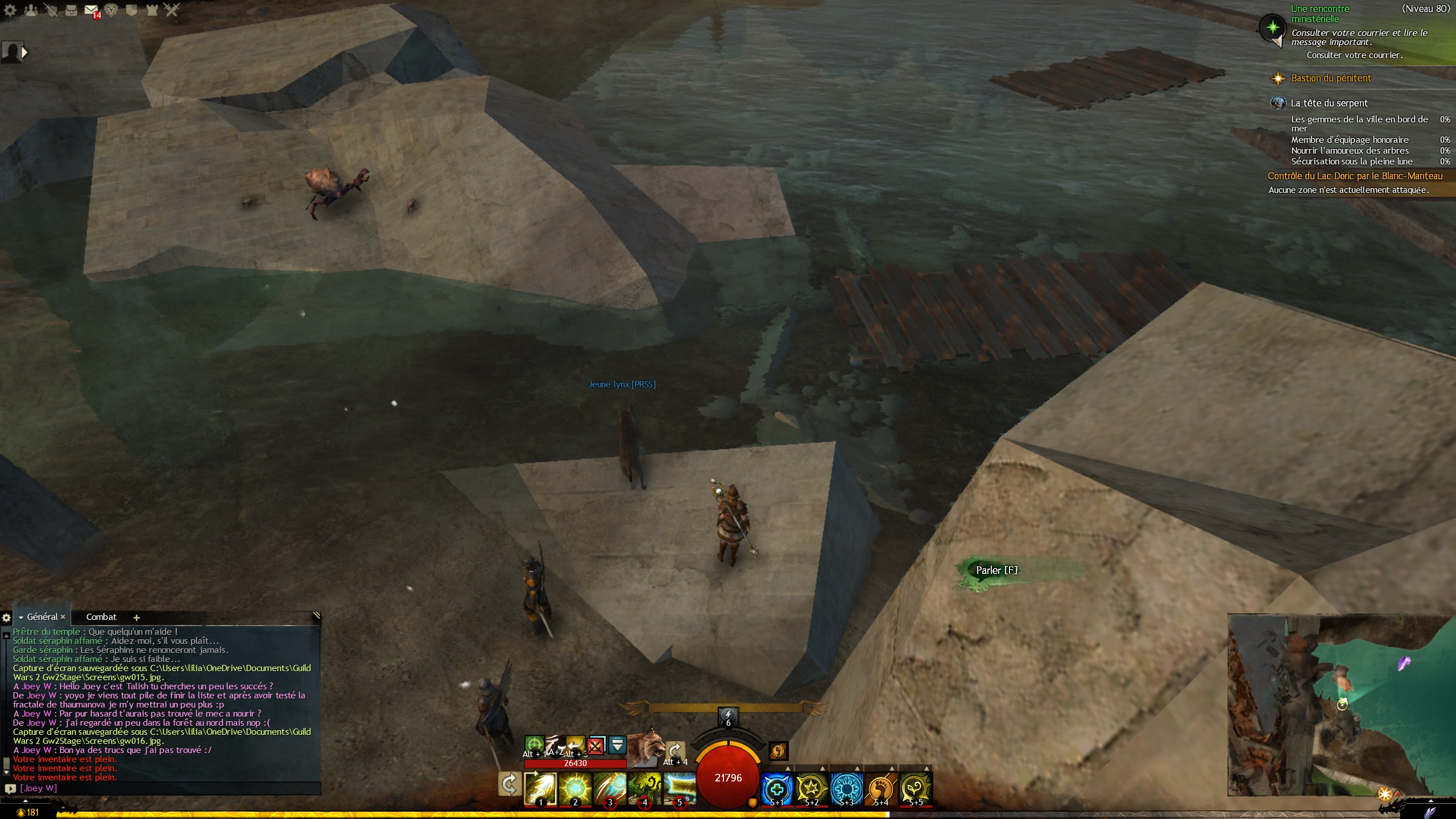Open the crossed swords PvP icon

coord(172,10)
